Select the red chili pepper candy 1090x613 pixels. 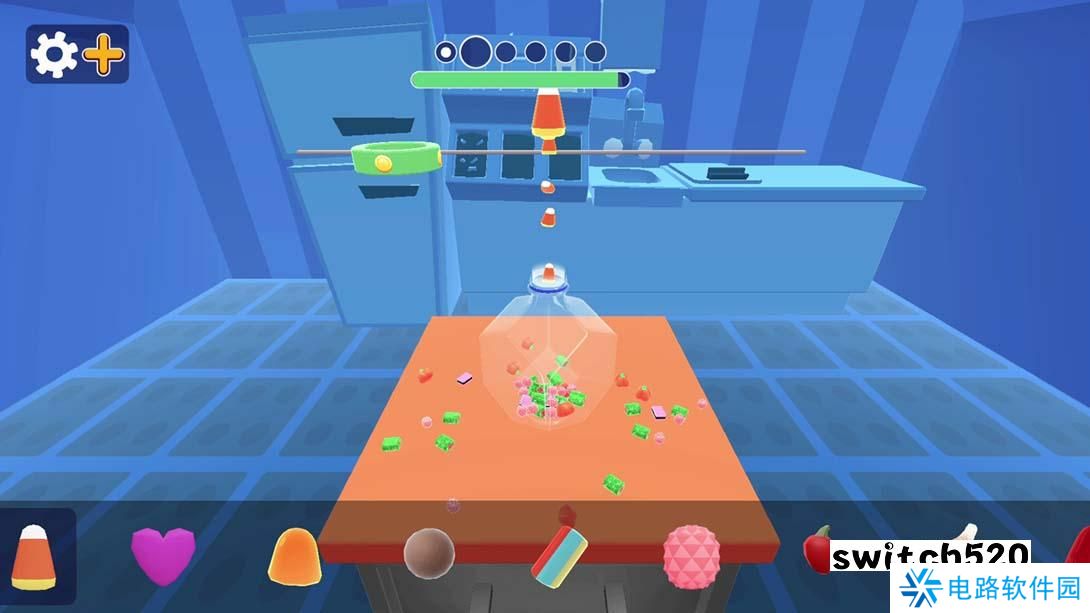click(818, 548)
